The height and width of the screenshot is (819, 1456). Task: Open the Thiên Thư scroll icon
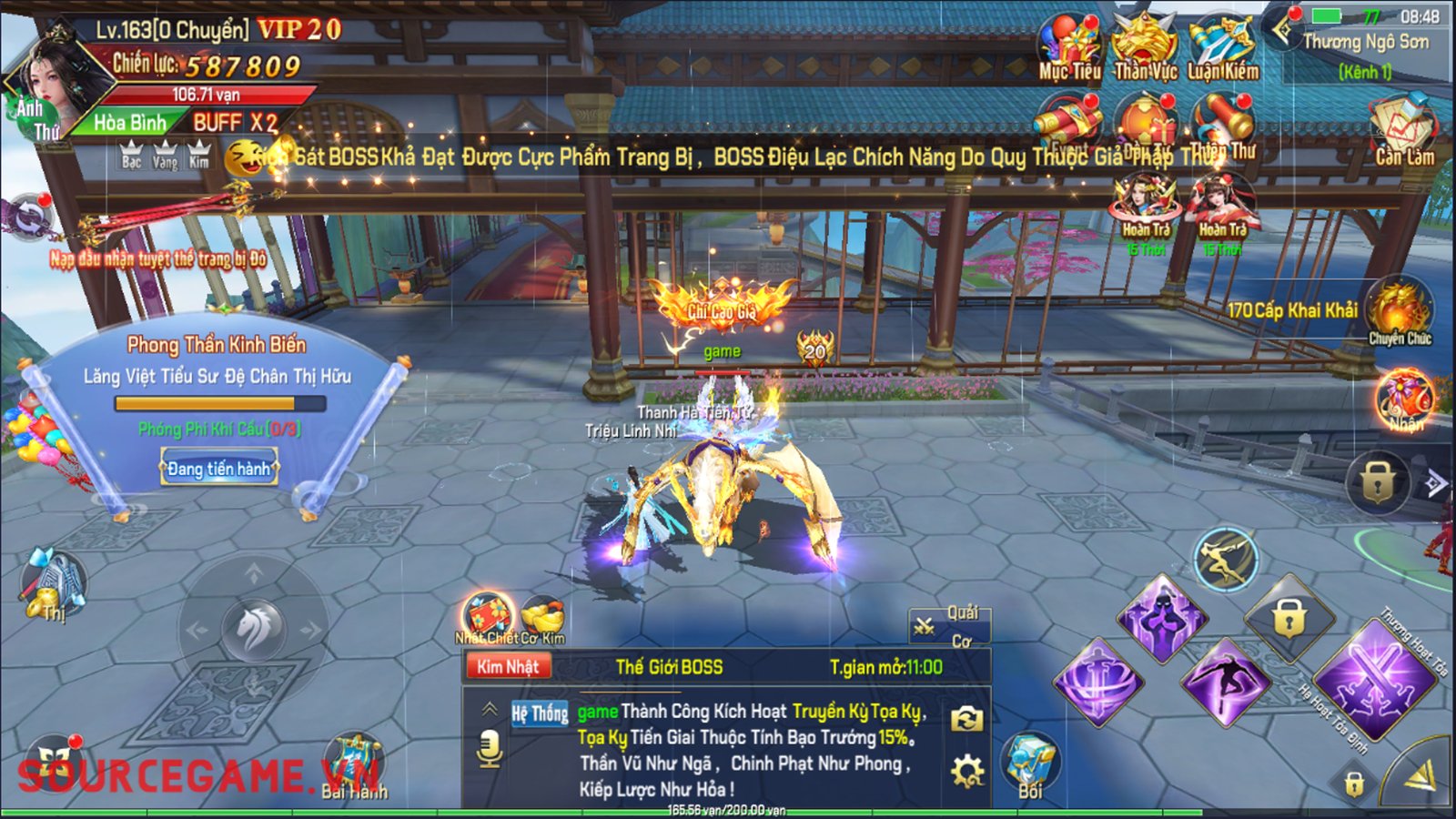coord(1222,126)
